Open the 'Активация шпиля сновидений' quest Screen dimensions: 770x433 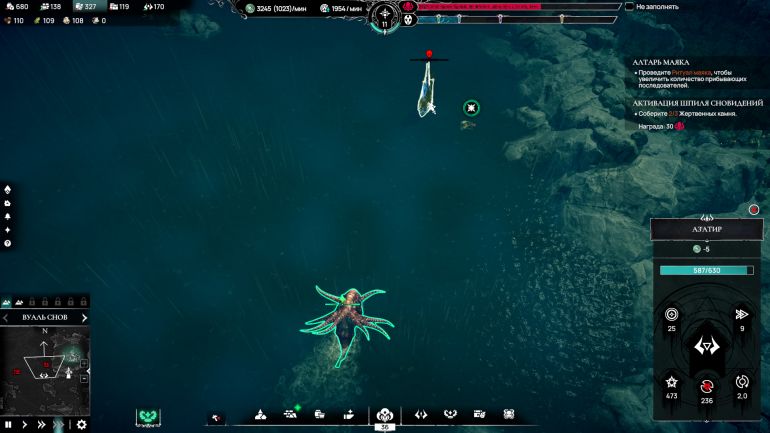coord(691,102)
